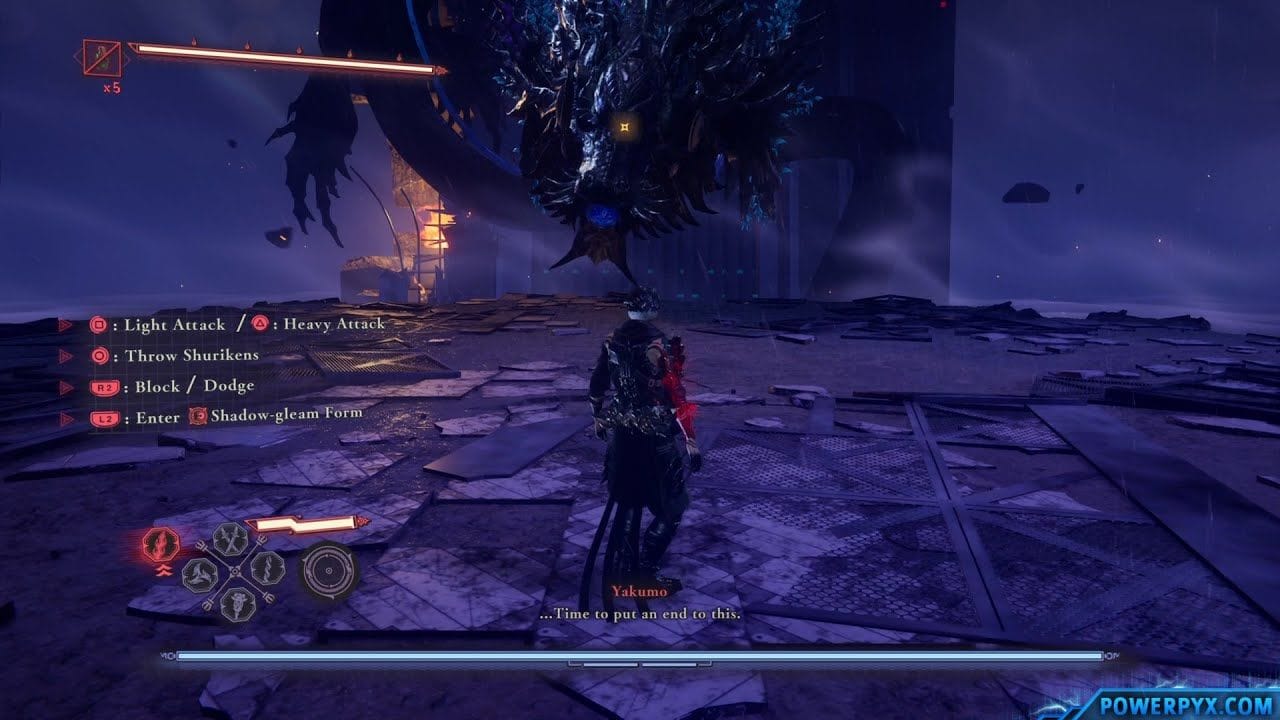Click the Circle Throw Shurikens button icon
Image resolution: width=1280 pixels, height=720 pixels.
[99, 354]
